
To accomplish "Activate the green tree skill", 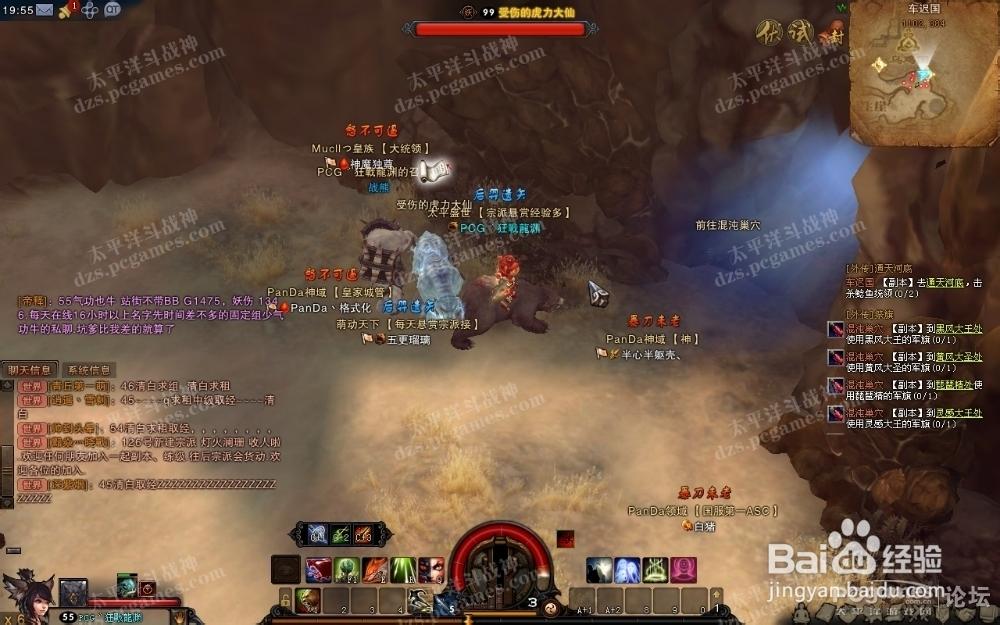I will (347, 570).
